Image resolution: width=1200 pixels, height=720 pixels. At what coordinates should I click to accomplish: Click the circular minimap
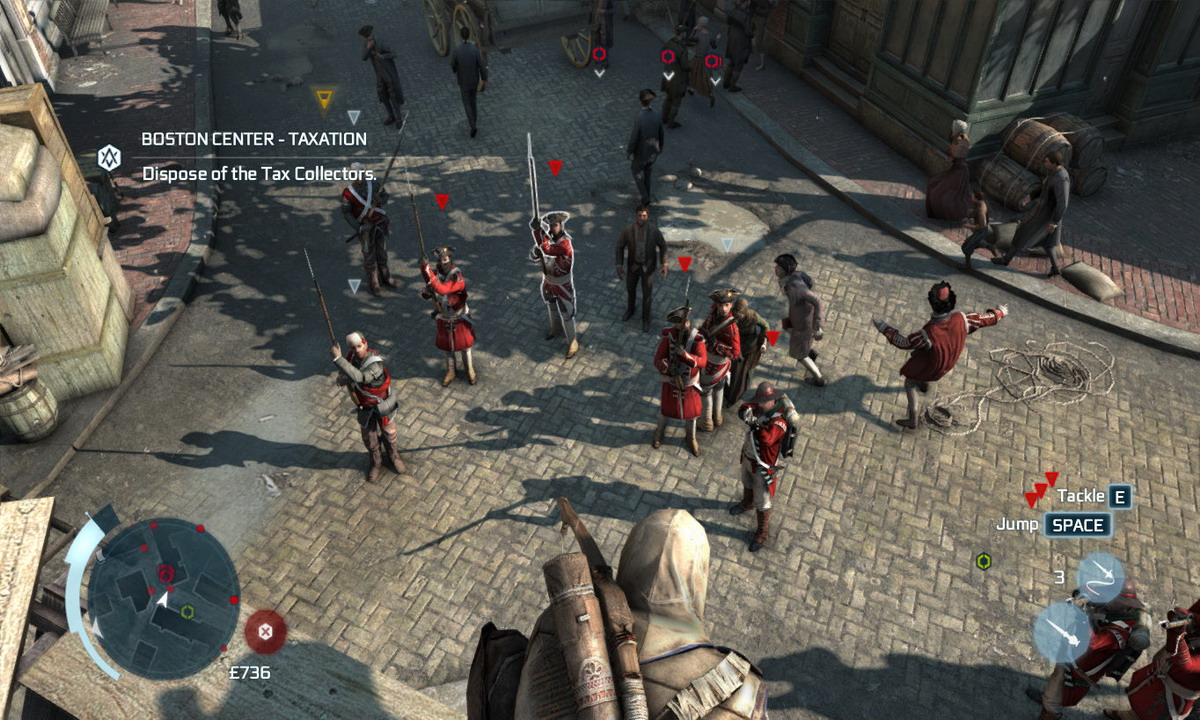pos(163,585)
